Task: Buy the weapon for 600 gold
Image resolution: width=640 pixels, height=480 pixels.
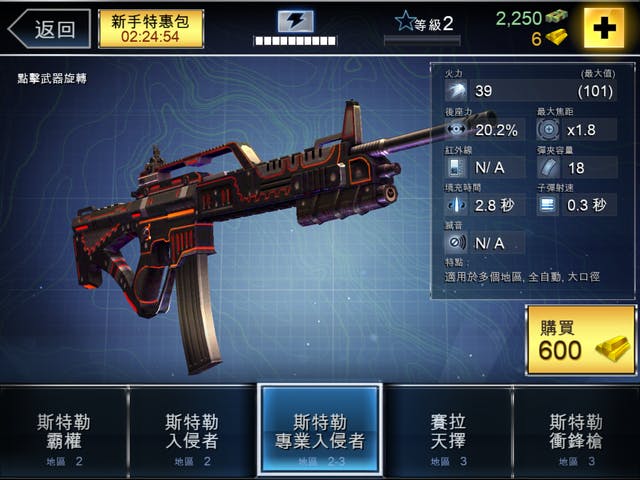Action: point(581,341)
